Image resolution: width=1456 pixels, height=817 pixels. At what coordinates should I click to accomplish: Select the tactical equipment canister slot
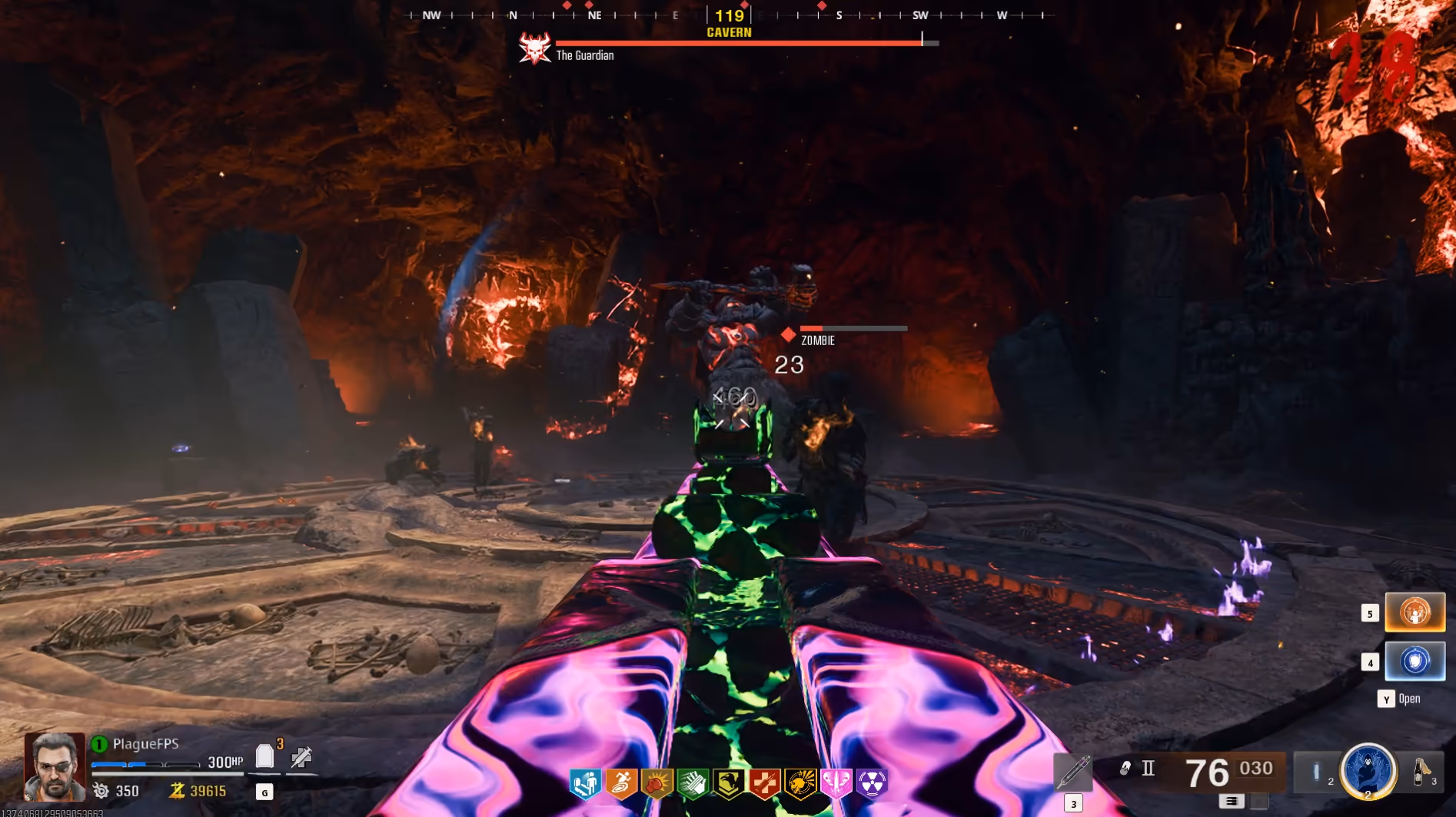pyautogui.click(x=1316, y=771)
